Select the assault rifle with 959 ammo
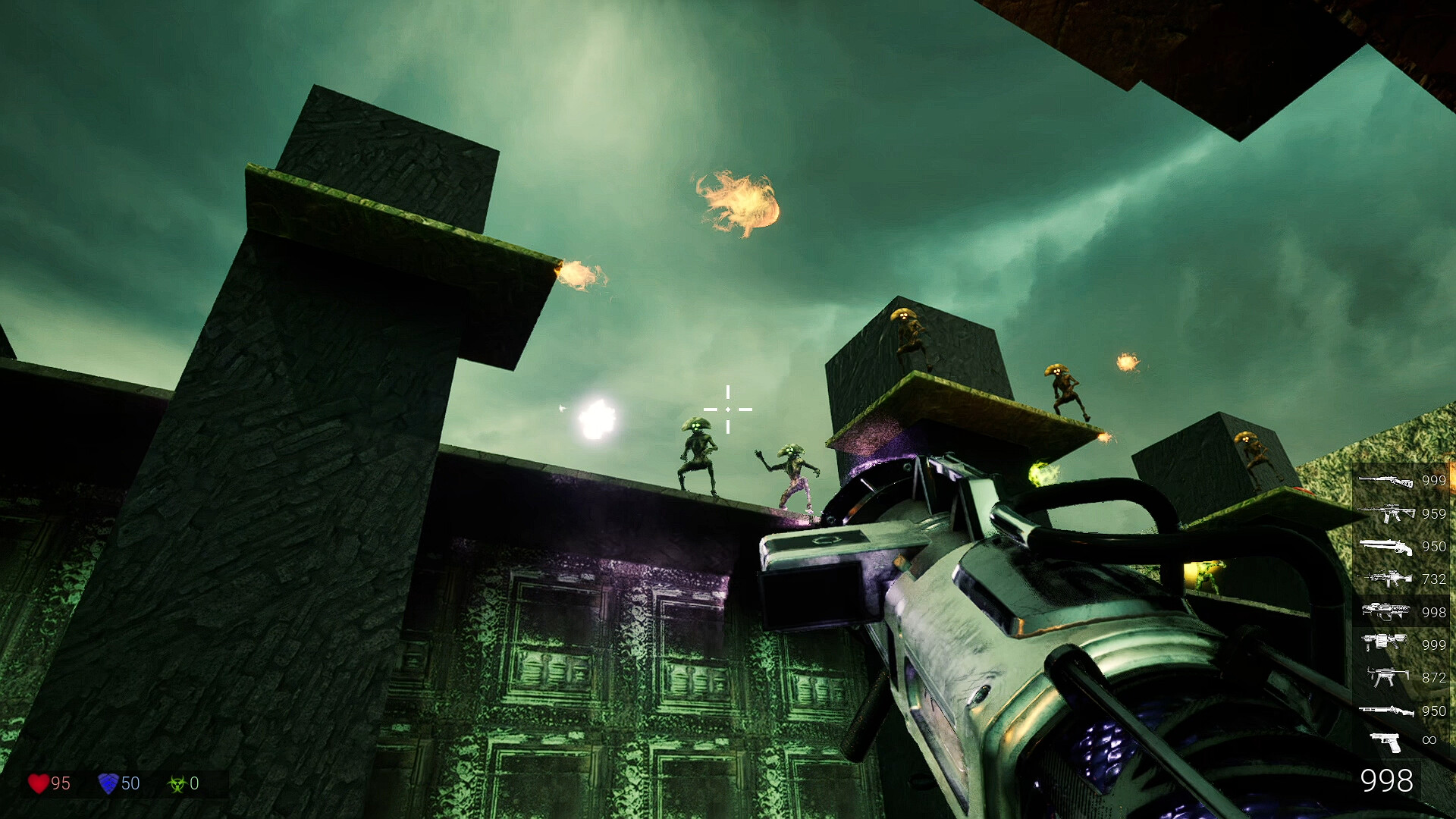 1388,513
